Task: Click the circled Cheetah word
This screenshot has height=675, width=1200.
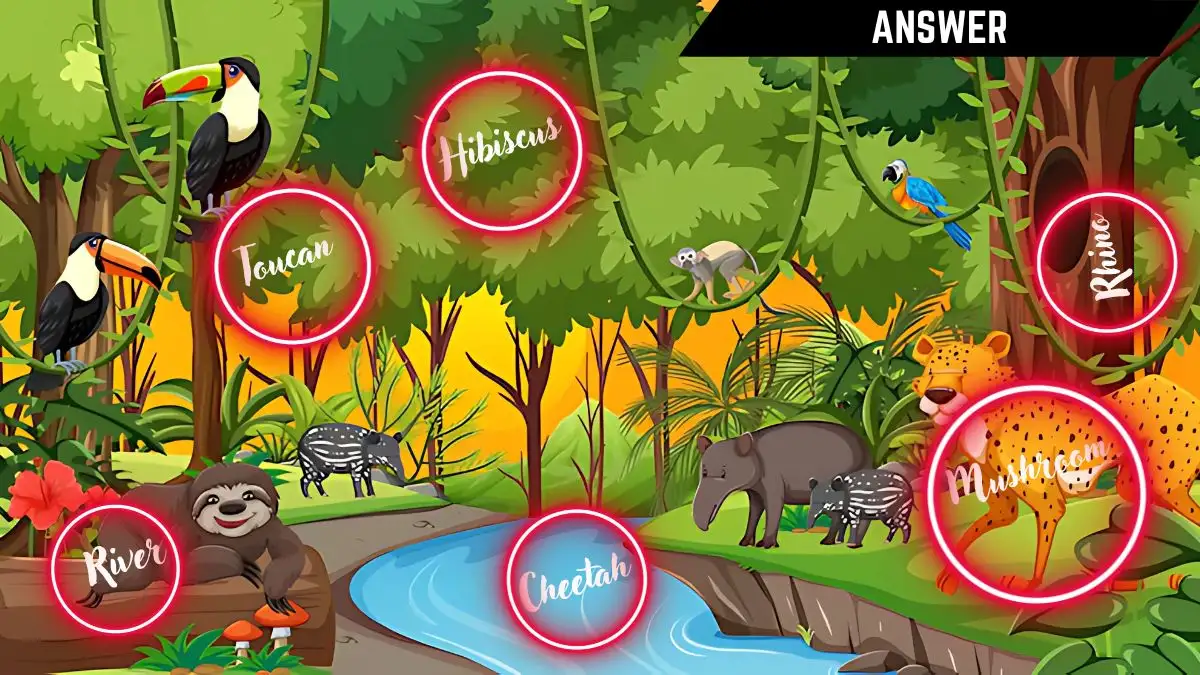Action: point(576,580)
